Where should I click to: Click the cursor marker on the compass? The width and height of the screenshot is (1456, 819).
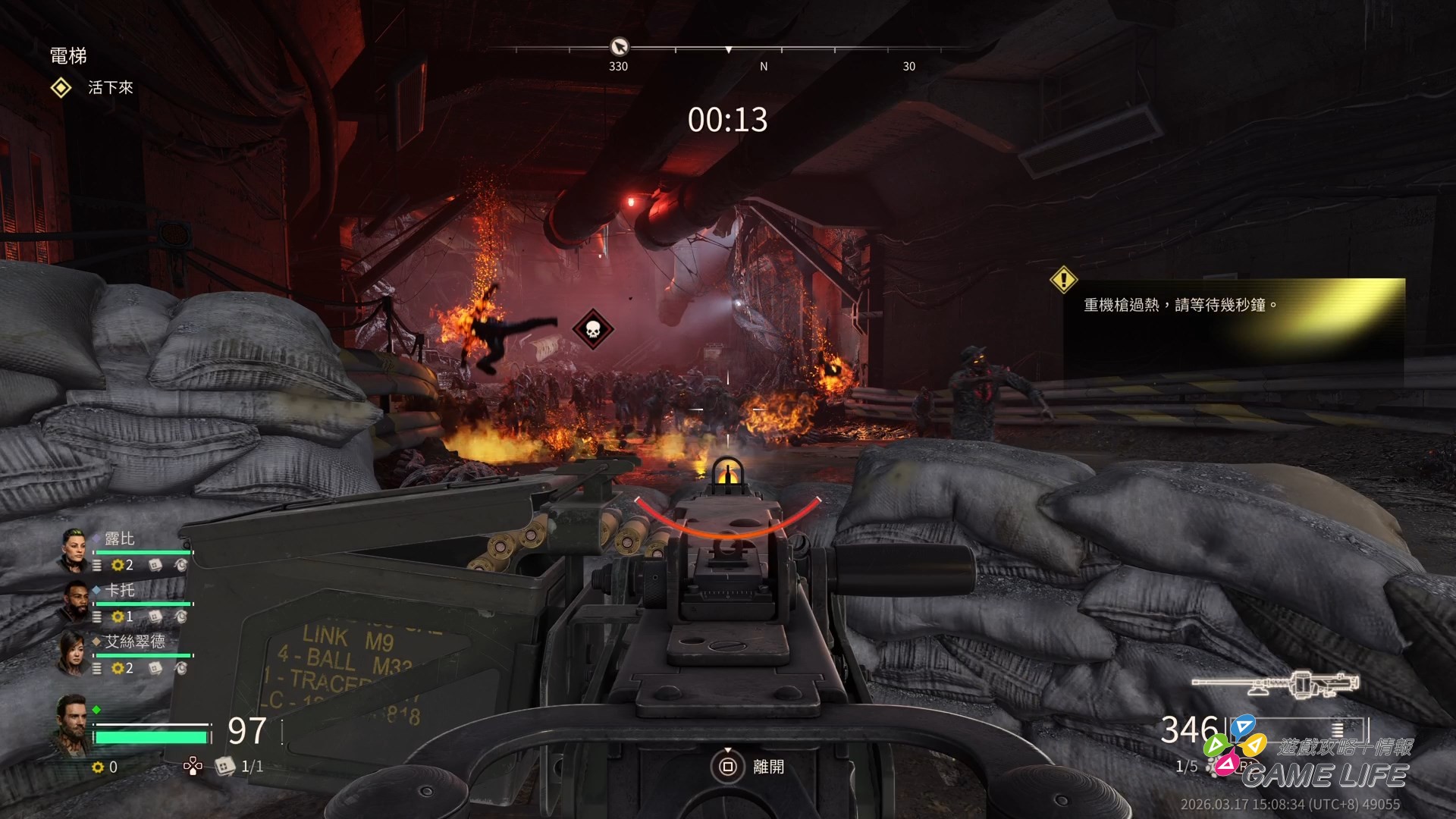click(619, 47)
